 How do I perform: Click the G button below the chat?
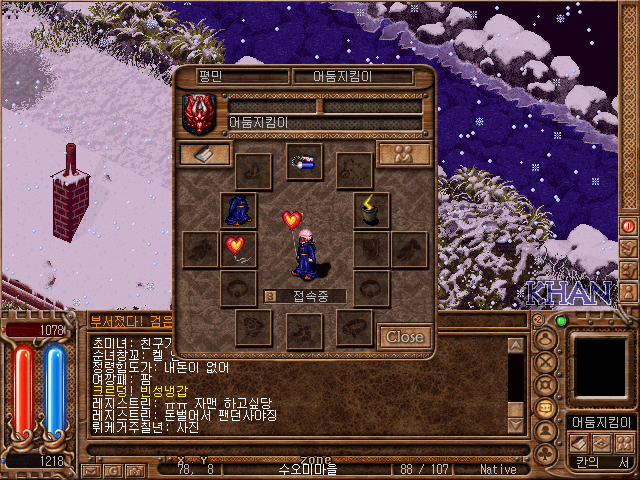(112, 470)
